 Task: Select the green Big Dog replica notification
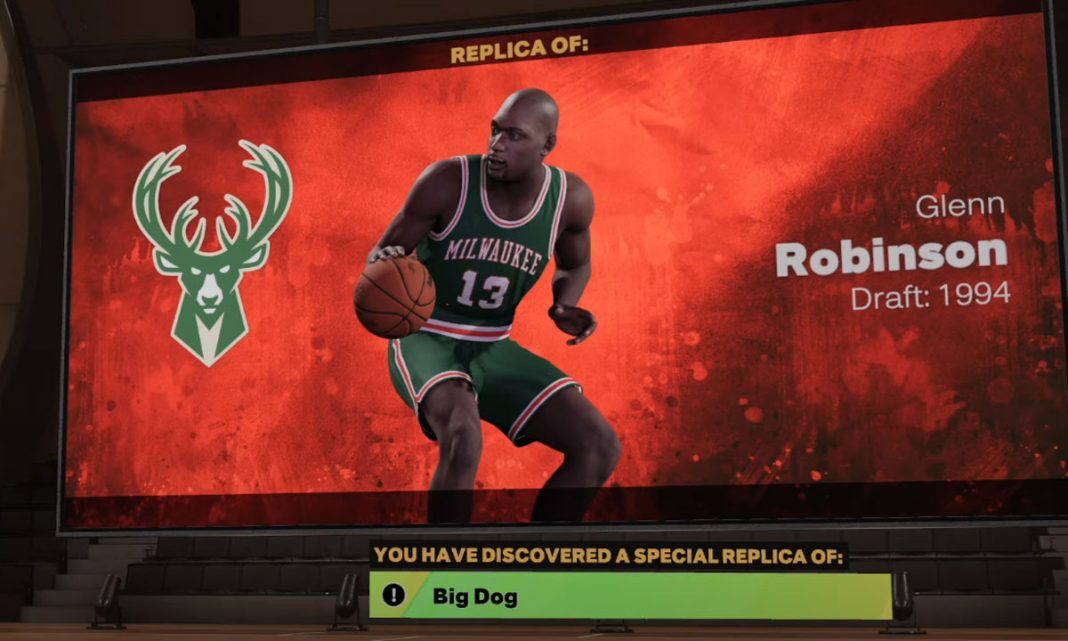(x=630, y=596)
